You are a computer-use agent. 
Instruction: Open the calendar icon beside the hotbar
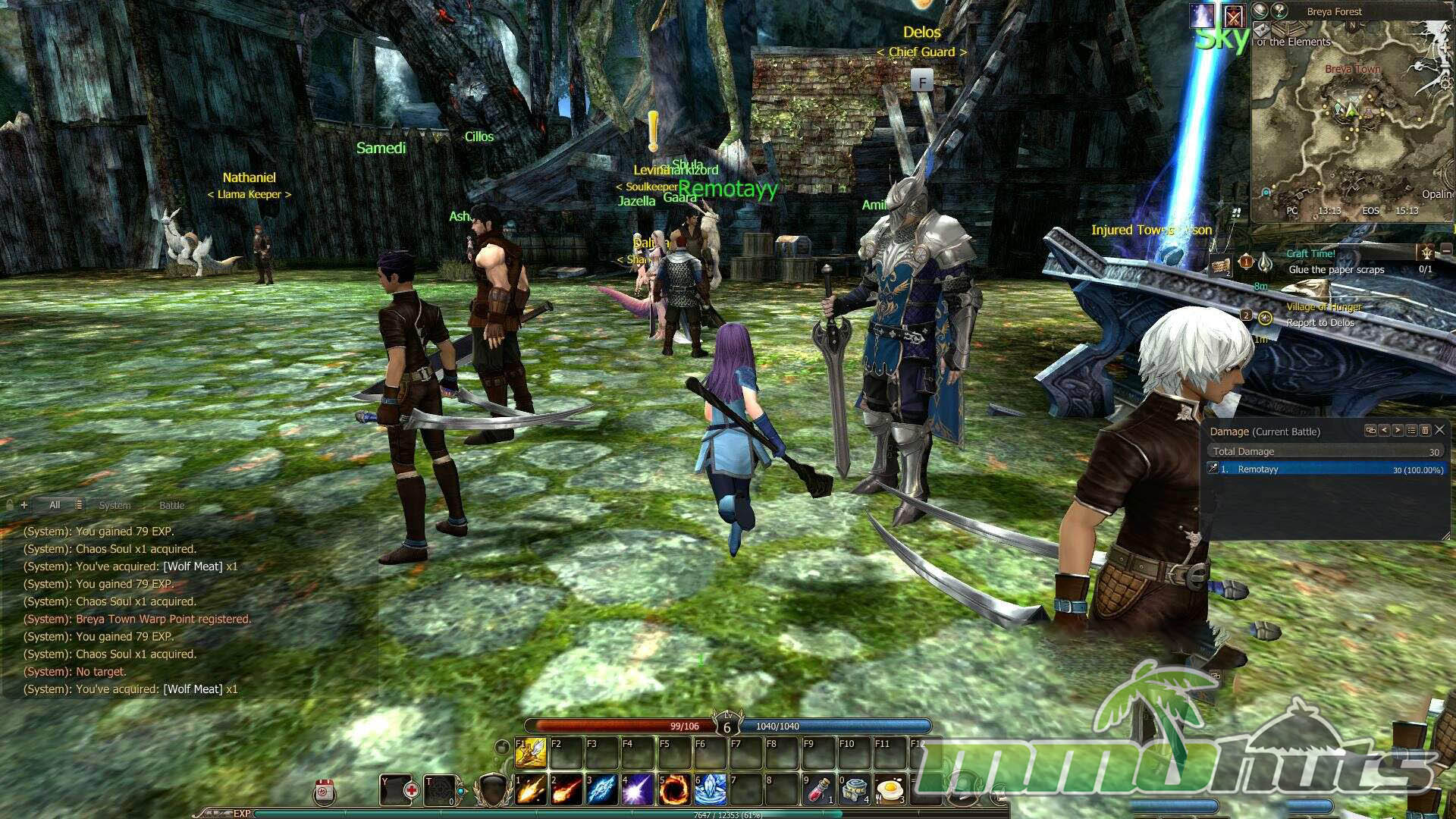[325, 792]
